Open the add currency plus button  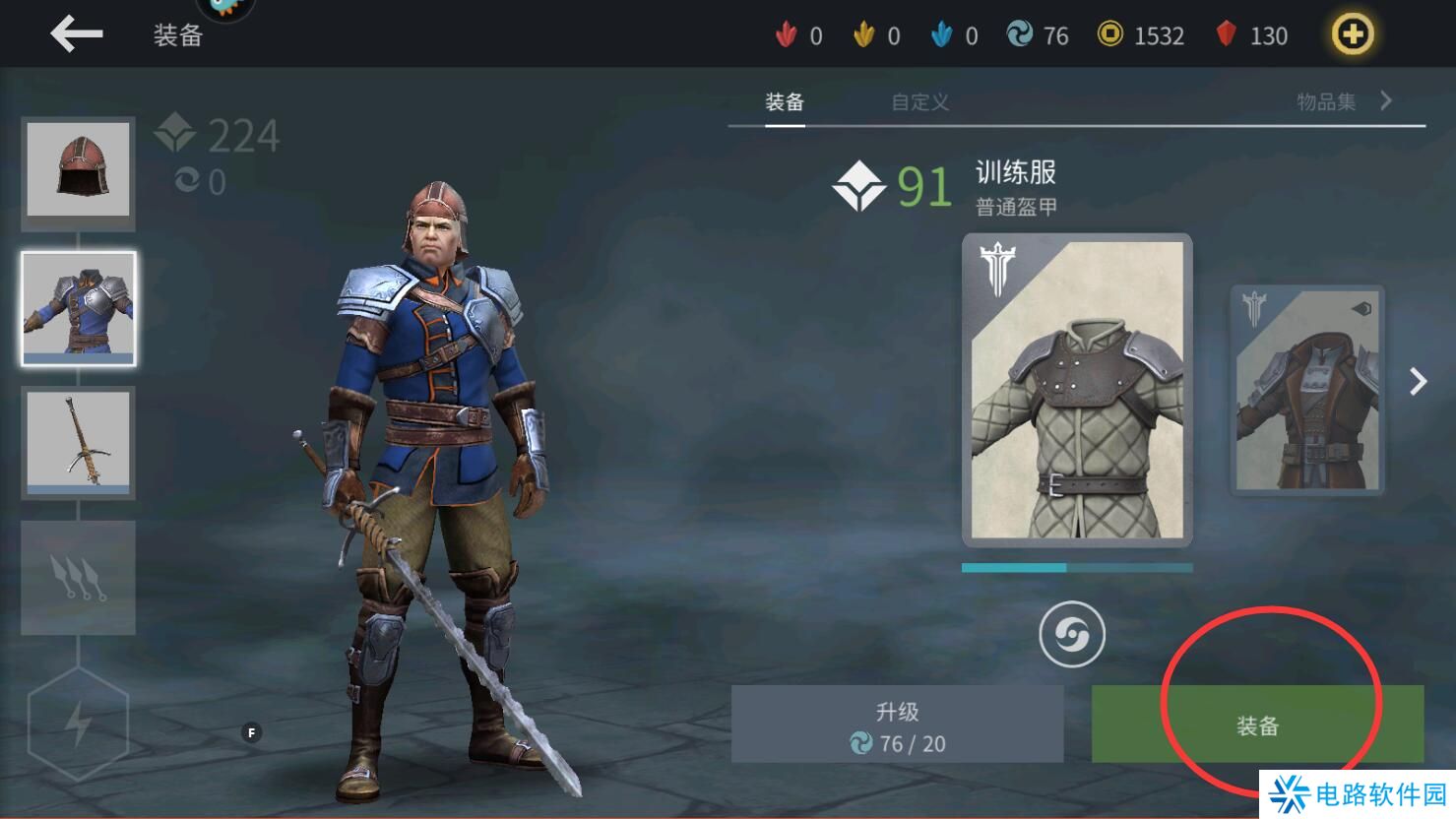tap(1353, 35)
